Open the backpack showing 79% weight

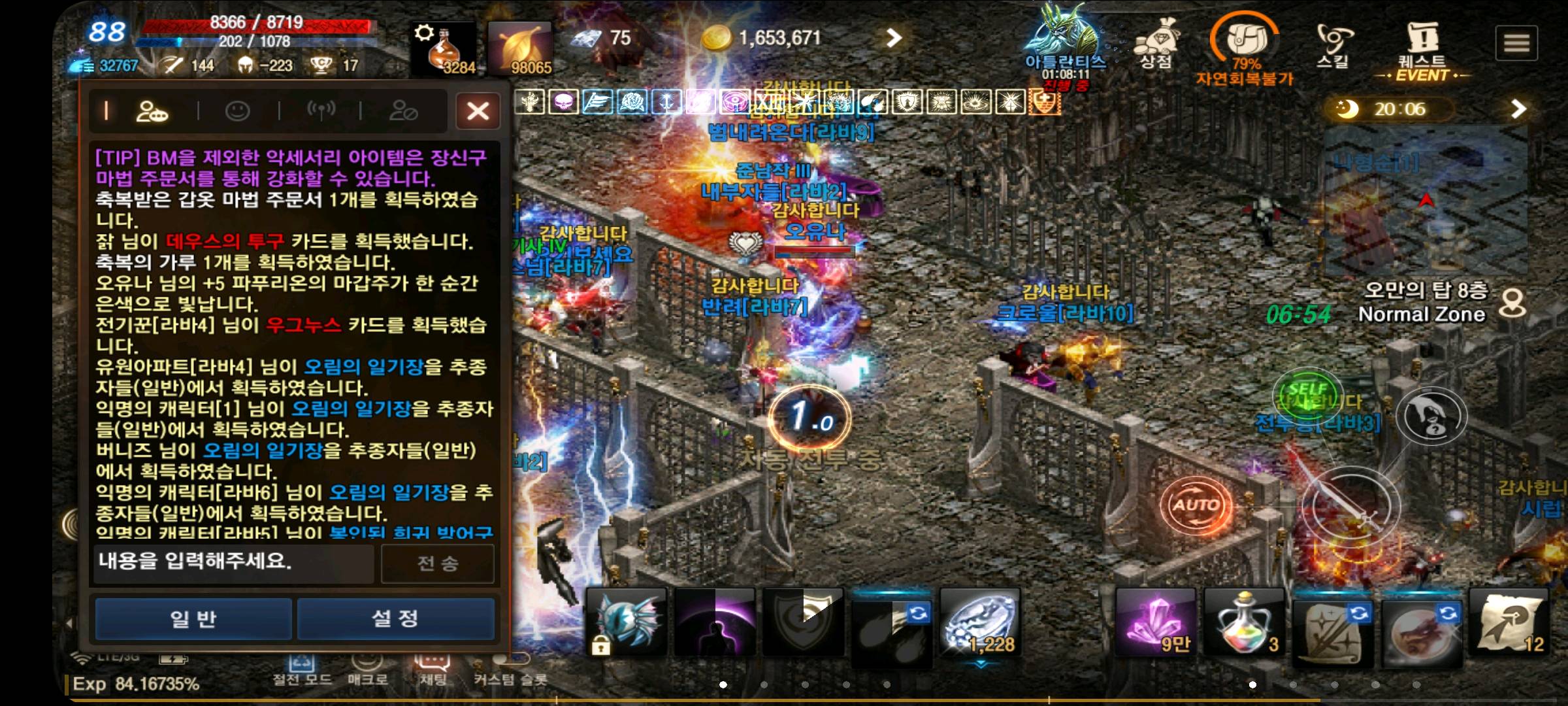[1244, 39]
